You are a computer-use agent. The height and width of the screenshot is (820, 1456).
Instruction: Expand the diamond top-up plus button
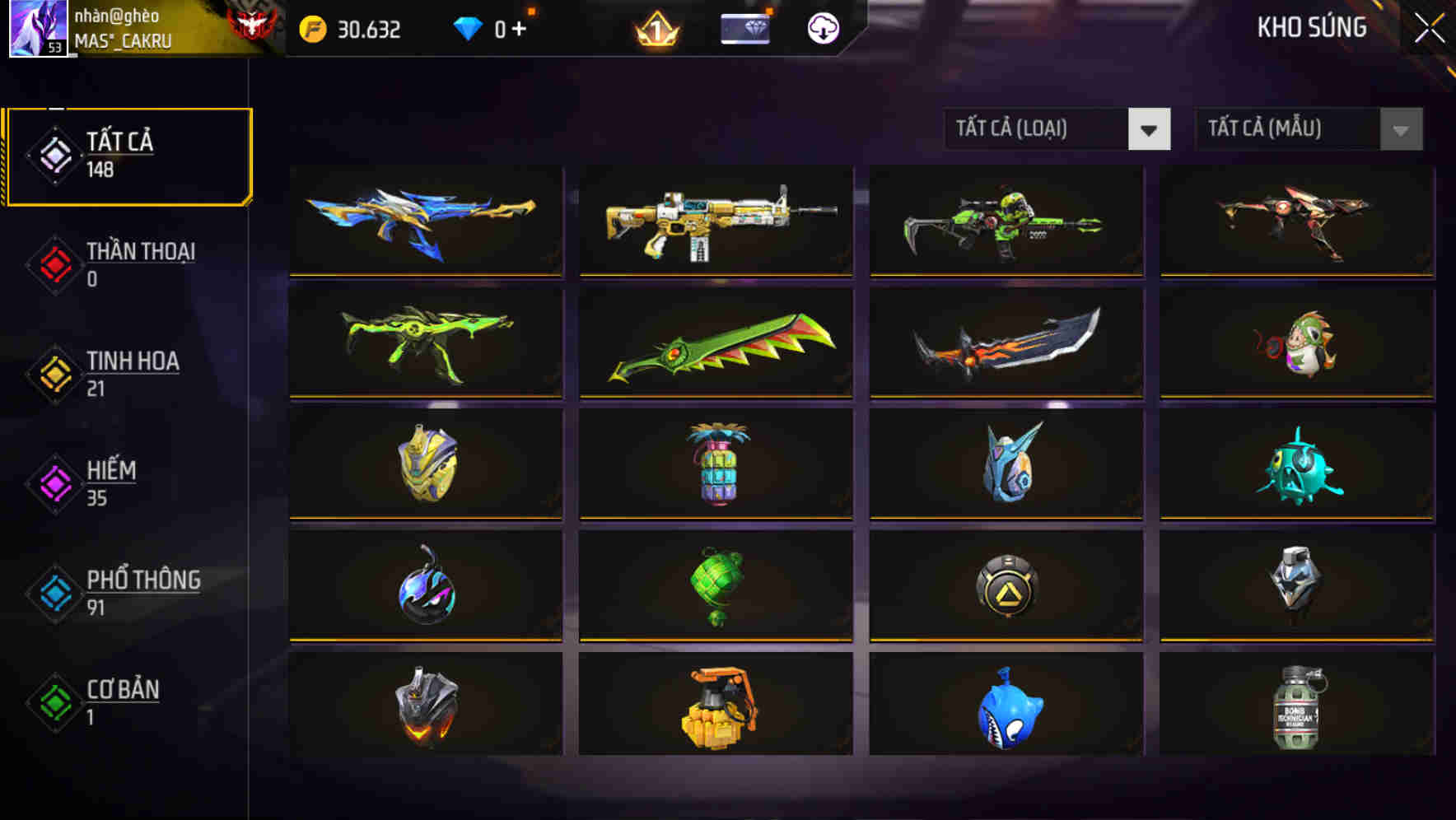pos(517,30)
